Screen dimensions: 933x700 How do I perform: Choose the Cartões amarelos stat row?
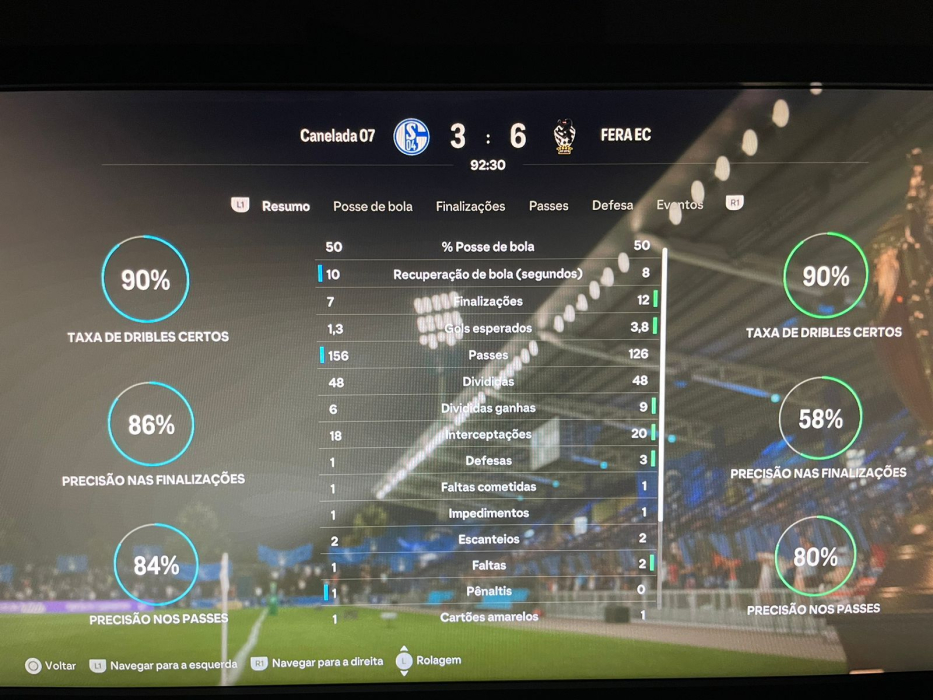(488, 617)
